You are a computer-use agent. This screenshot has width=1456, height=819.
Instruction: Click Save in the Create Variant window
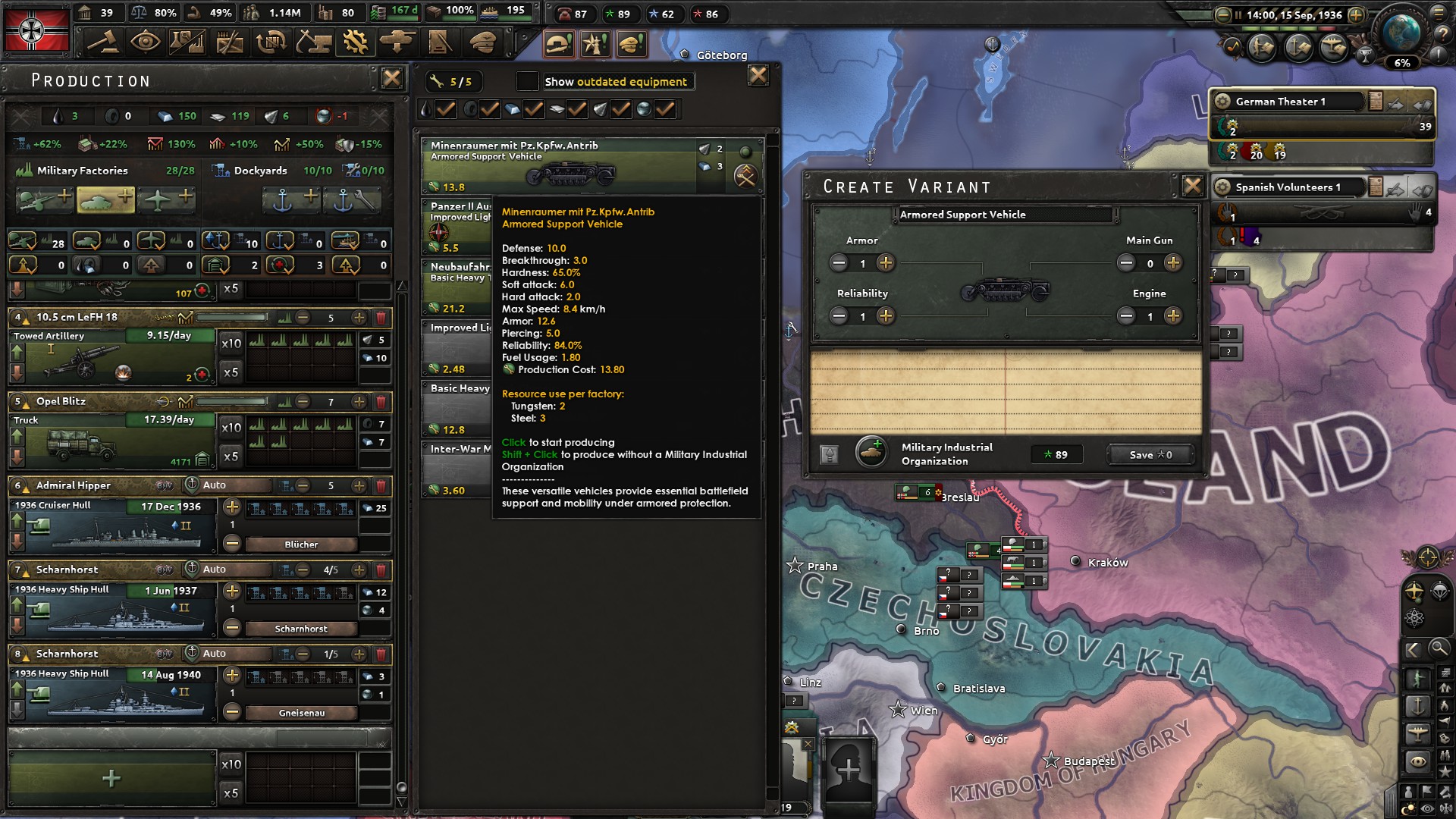(1150, 455)
